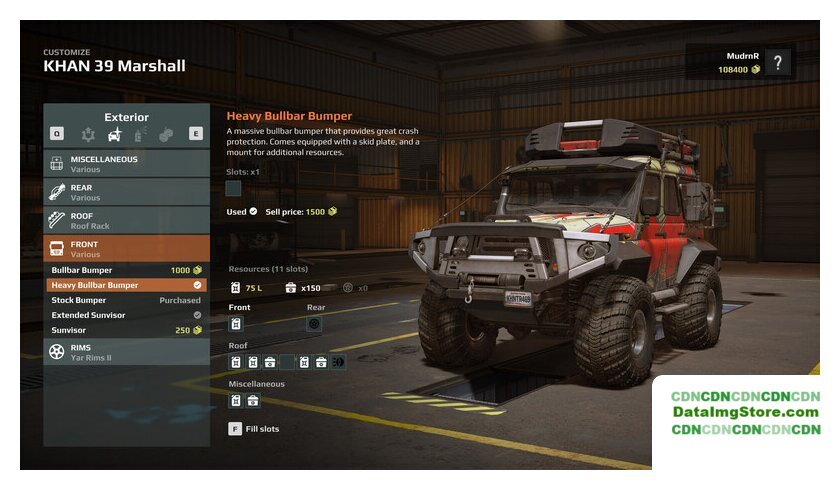Viewport: 840px width, 490px height.
Task: Select the Rear category row
Action: 126,192
